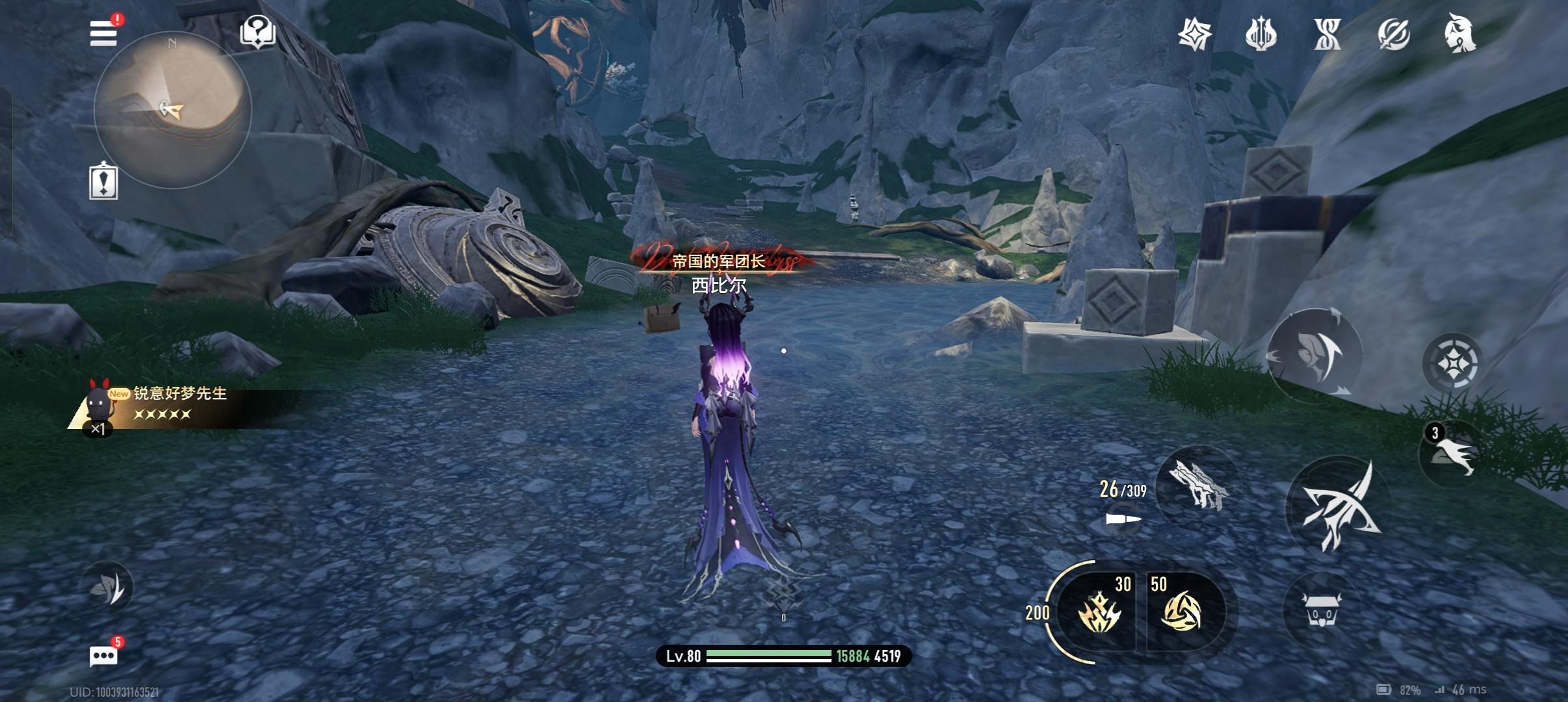Open the first top-right star emblem icon
This screenshot has height=702, width=1568.
(1195, 34)
